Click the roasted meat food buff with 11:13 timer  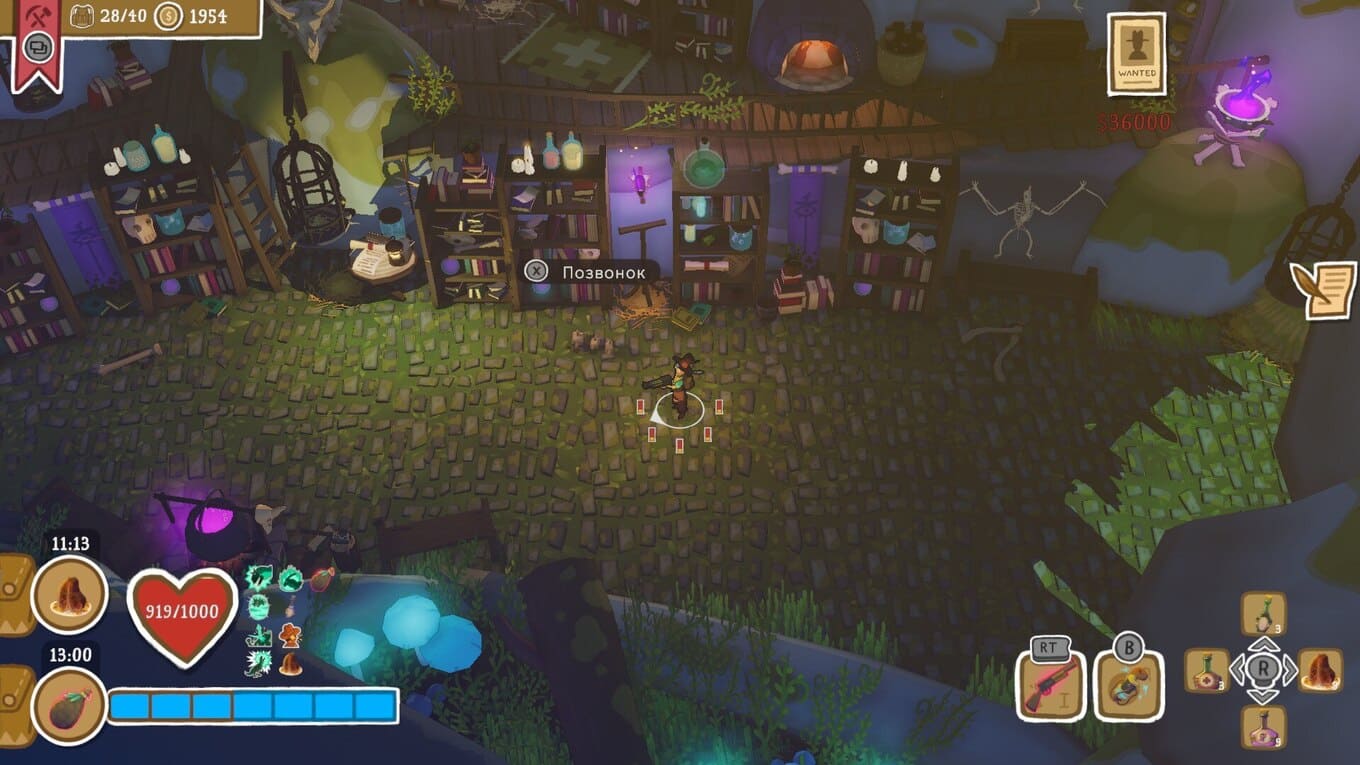point(70,595)
